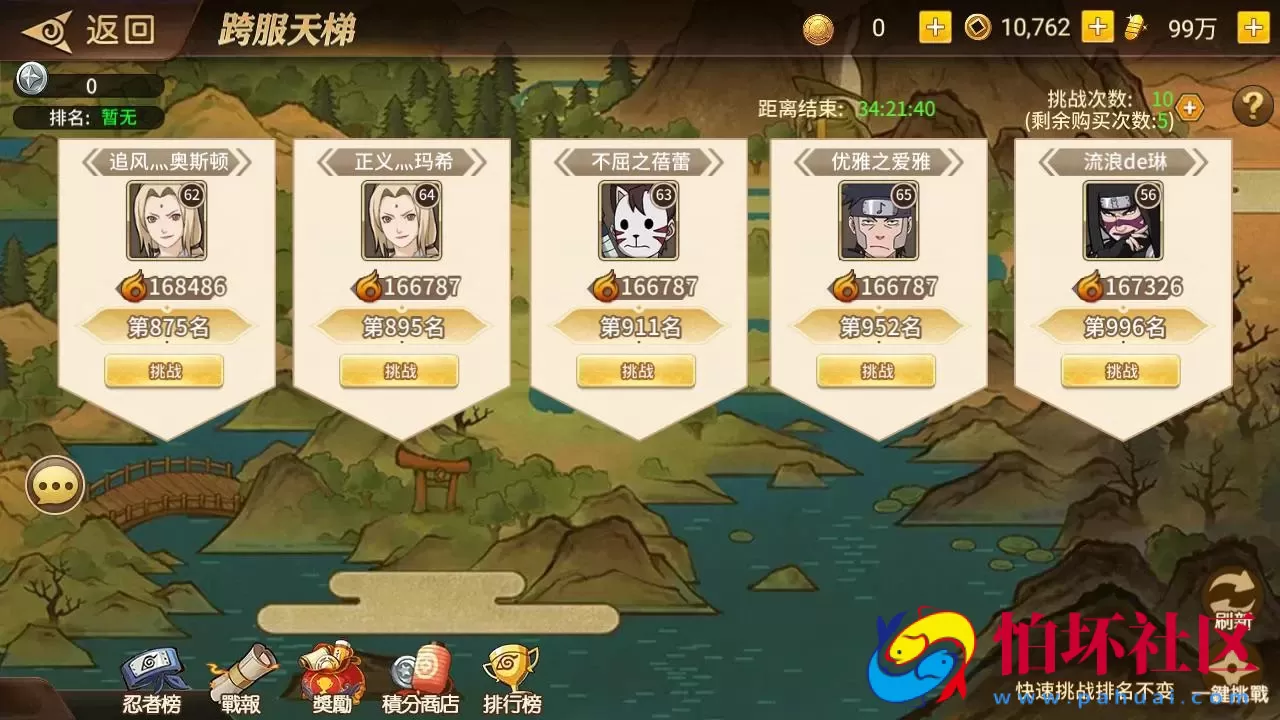1280x720 pixels.
Task: Open the chat bubble icon
Action: [x=55, y=484]
